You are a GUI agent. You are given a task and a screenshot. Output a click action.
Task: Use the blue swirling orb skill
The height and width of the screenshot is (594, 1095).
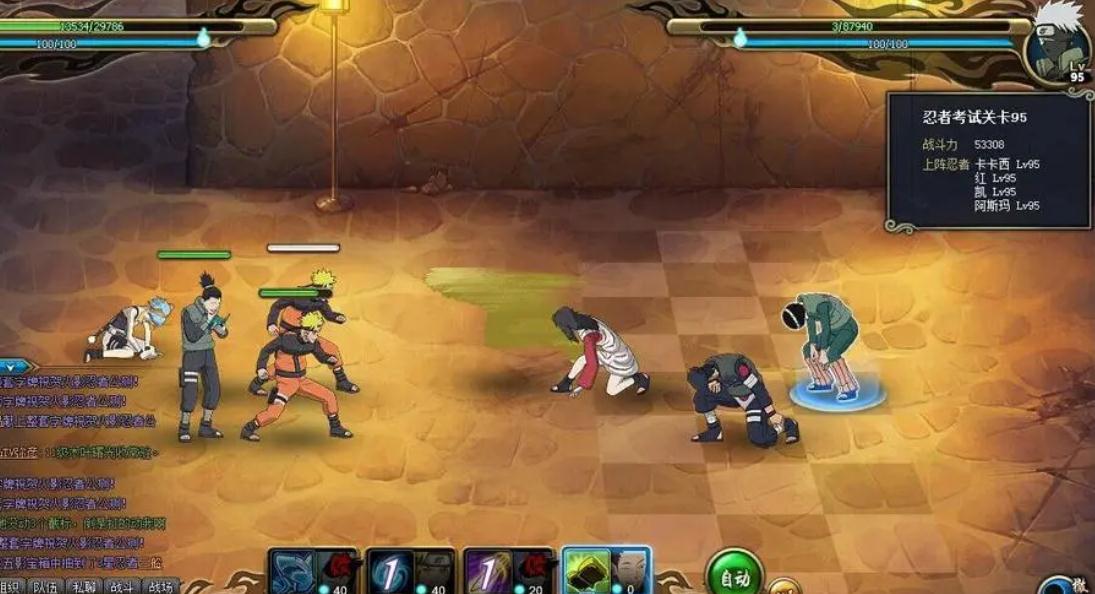pos(390,573)
